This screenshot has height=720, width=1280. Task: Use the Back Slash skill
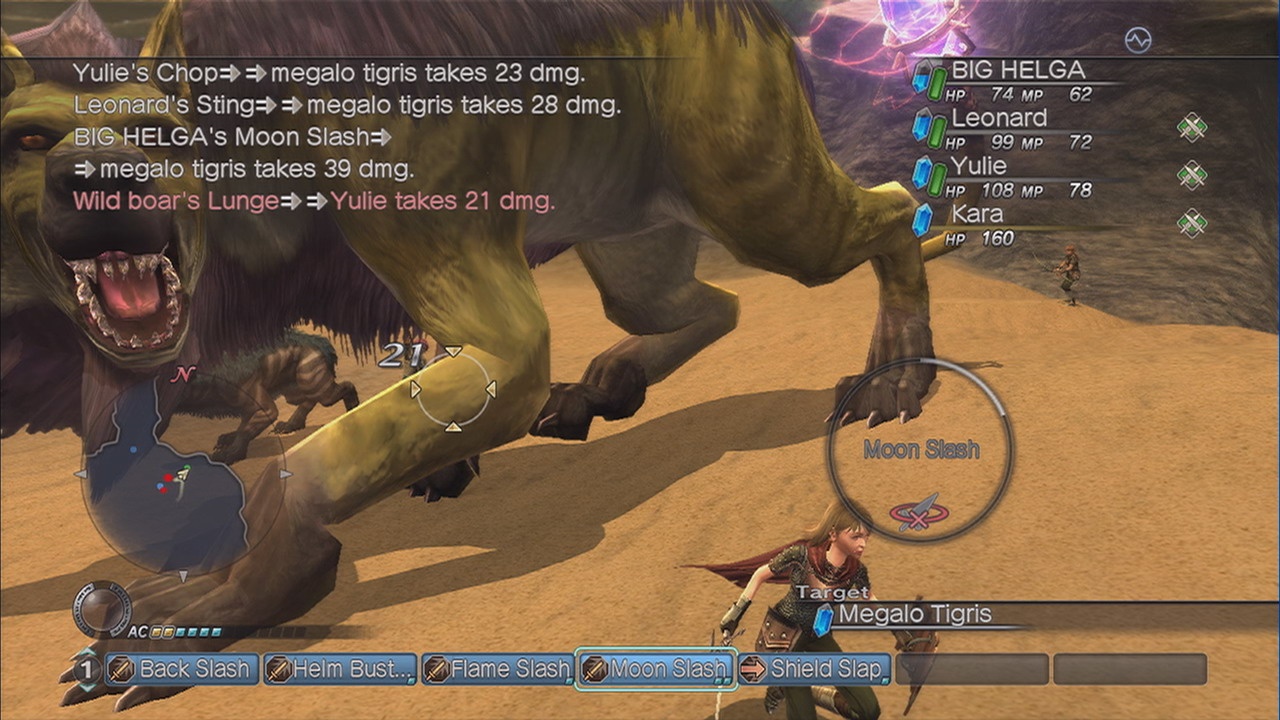tap(182, 669)
